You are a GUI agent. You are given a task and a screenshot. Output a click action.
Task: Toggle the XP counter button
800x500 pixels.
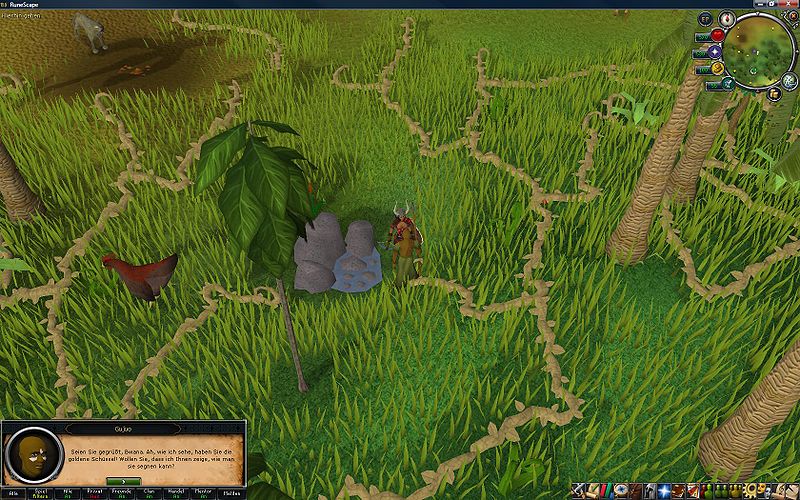[x=704, y=18]
